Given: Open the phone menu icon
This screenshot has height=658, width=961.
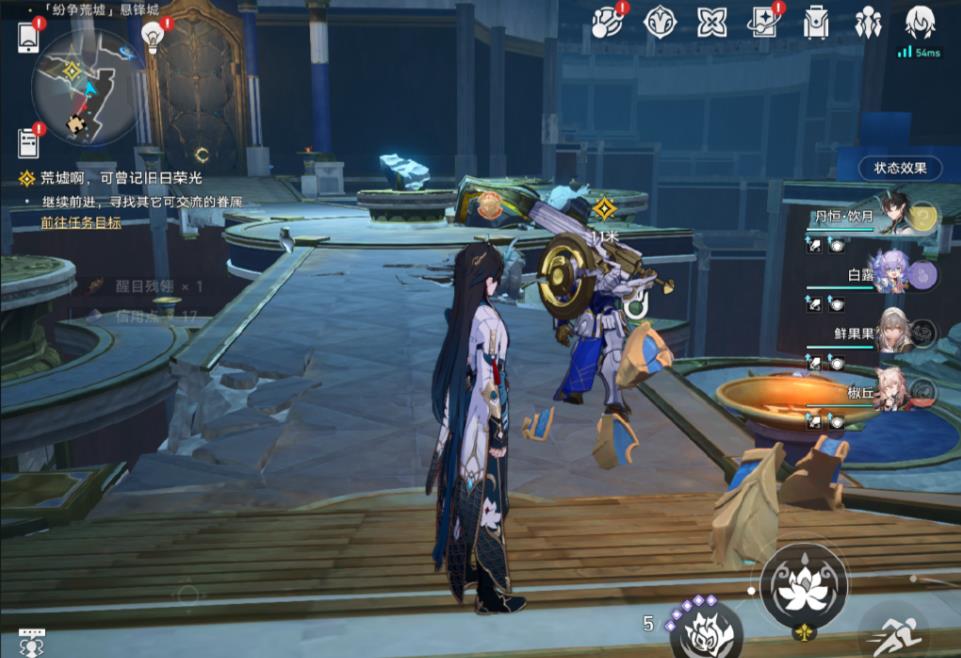Looking at the screenshot, I should [x=28, y=37].
